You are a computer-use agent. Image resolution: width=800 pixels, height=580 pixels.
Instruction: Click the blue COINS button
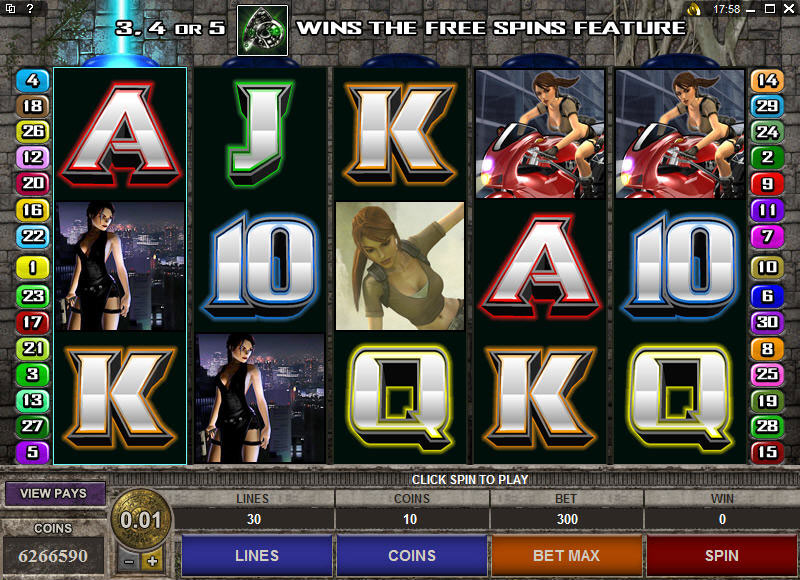[x=412, y=556]
